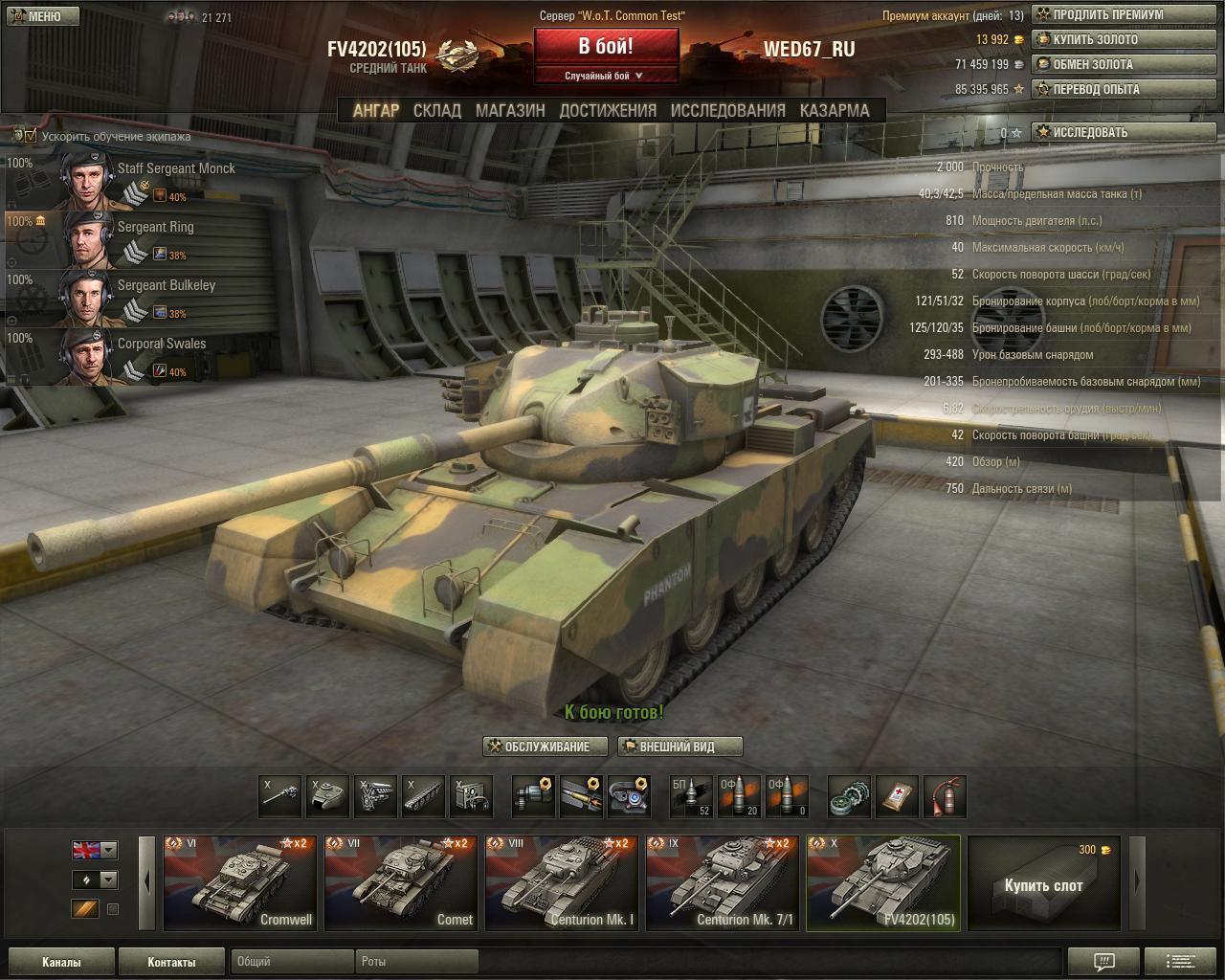The image size is (1225, 980).
Task: Open the Случайный бой battle type dropdown
Action: tap(606, 76)
